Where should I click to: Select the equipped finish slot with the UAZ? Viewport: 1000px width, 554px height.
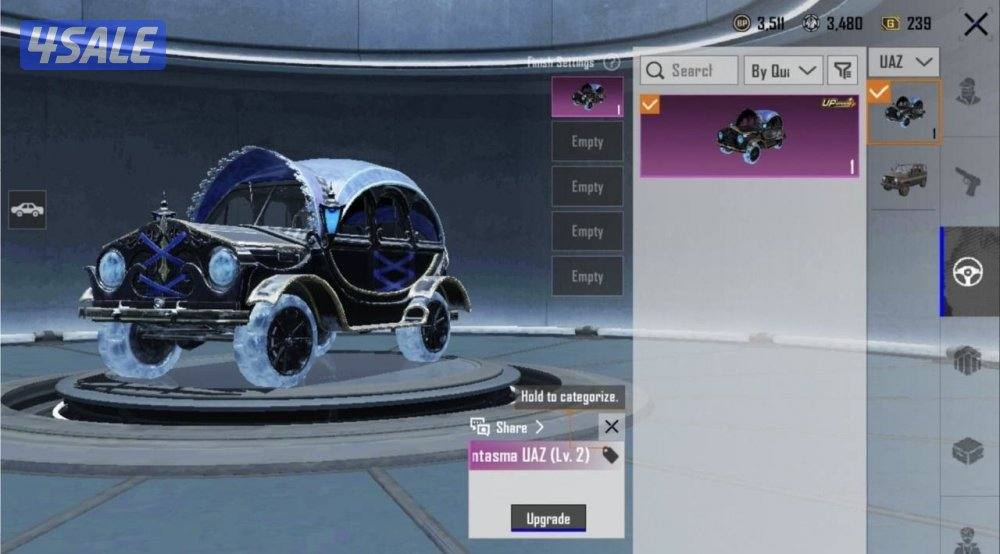tap(587, 97)
